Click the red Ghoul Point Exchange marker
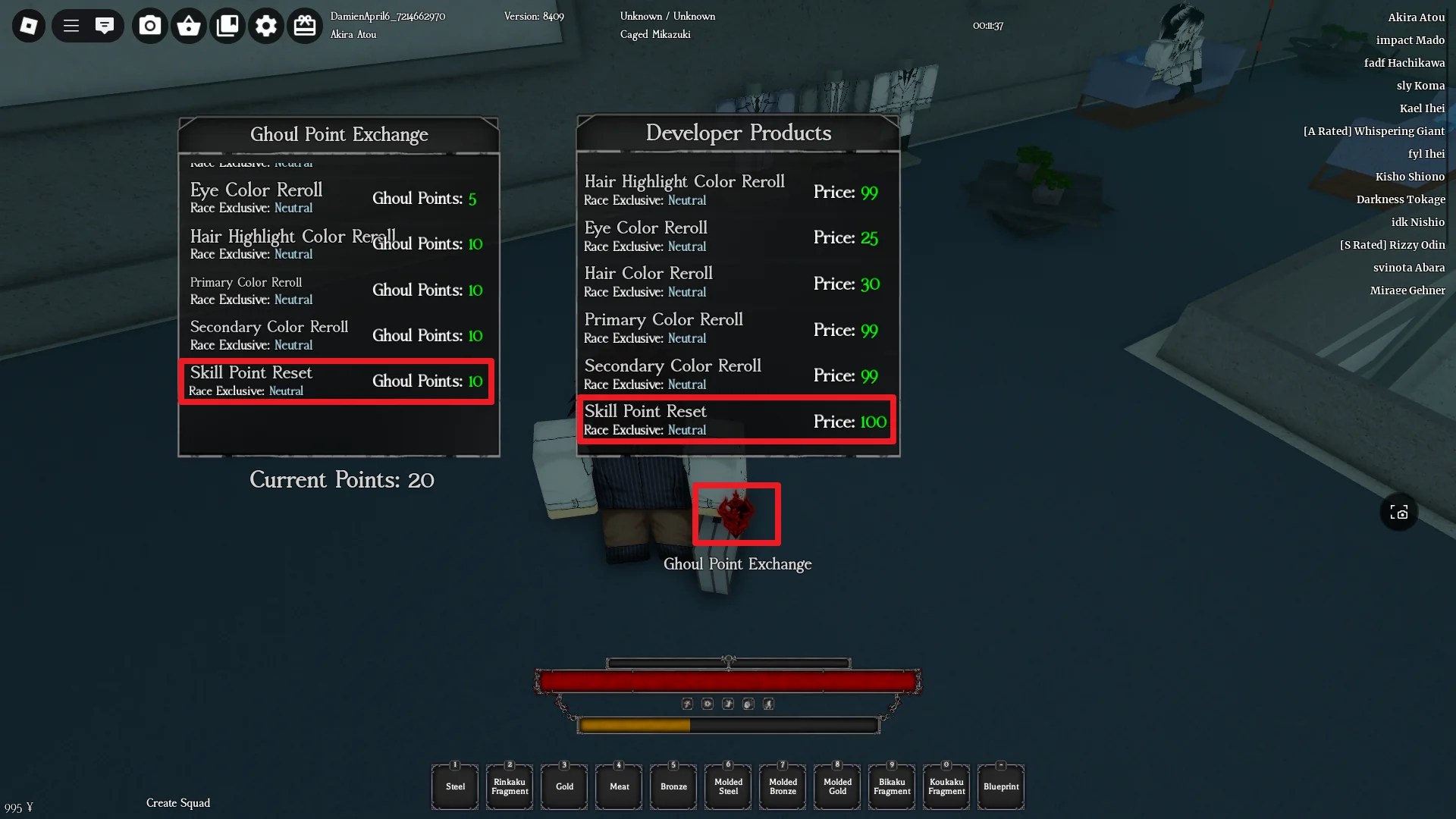The height and width of the screenshot is (819, 1456). (736, 514)
